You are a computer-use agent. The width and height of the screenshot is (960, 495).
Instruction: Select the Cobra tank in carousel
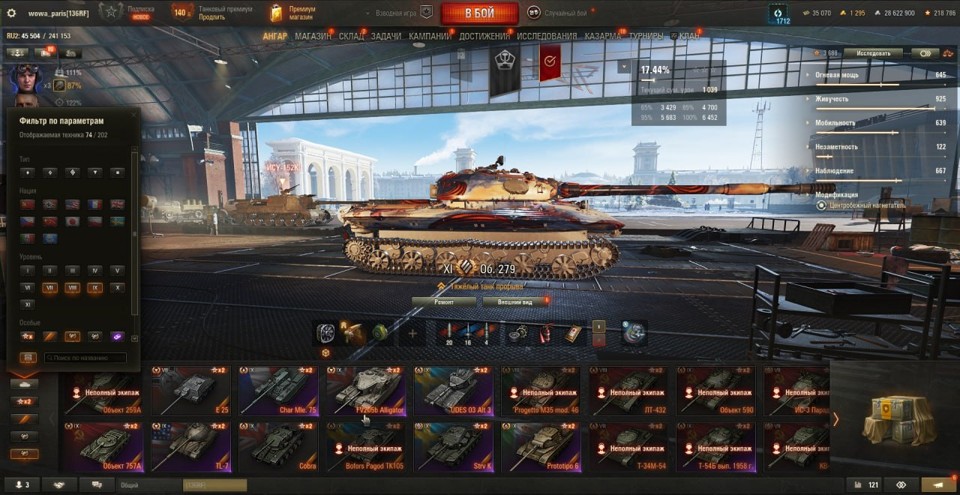[x=279, y=447]
